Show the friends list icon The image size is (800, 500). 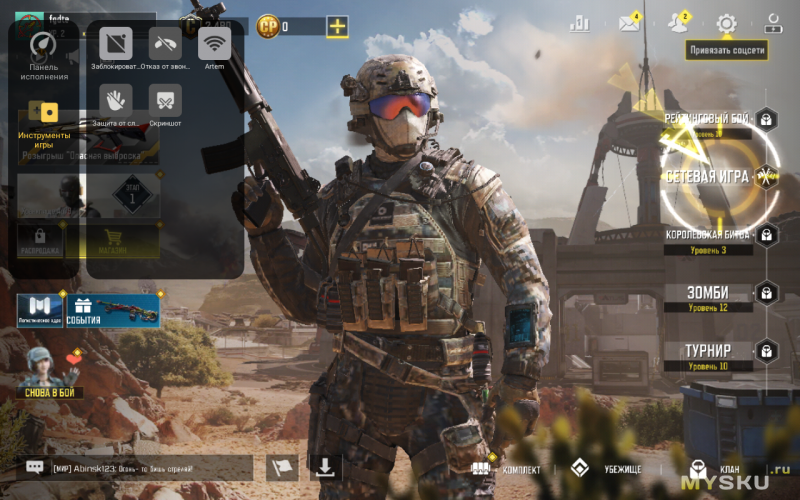coord(678,24)
